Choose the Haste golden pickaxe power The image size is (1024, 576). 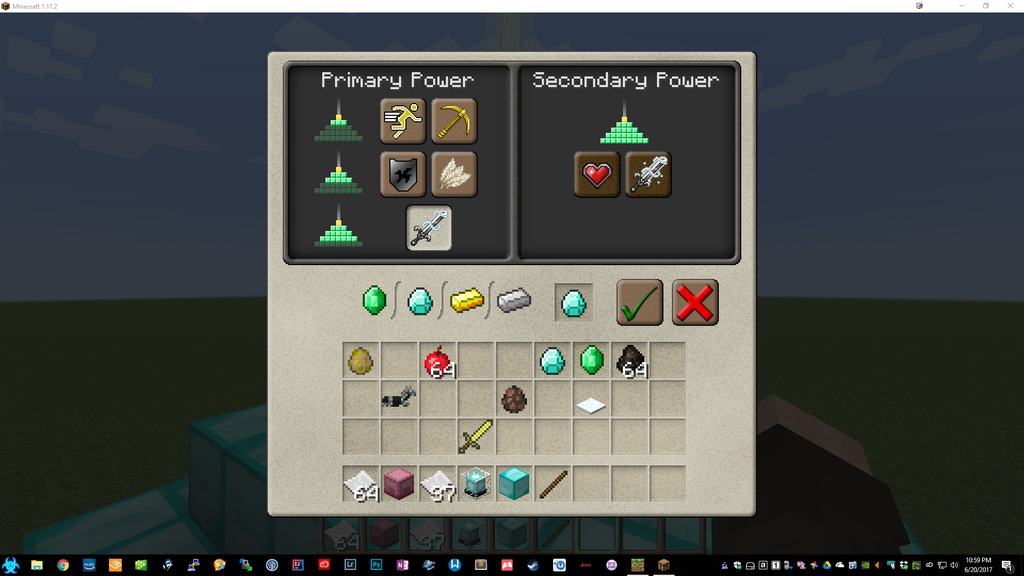pos(454,120)
